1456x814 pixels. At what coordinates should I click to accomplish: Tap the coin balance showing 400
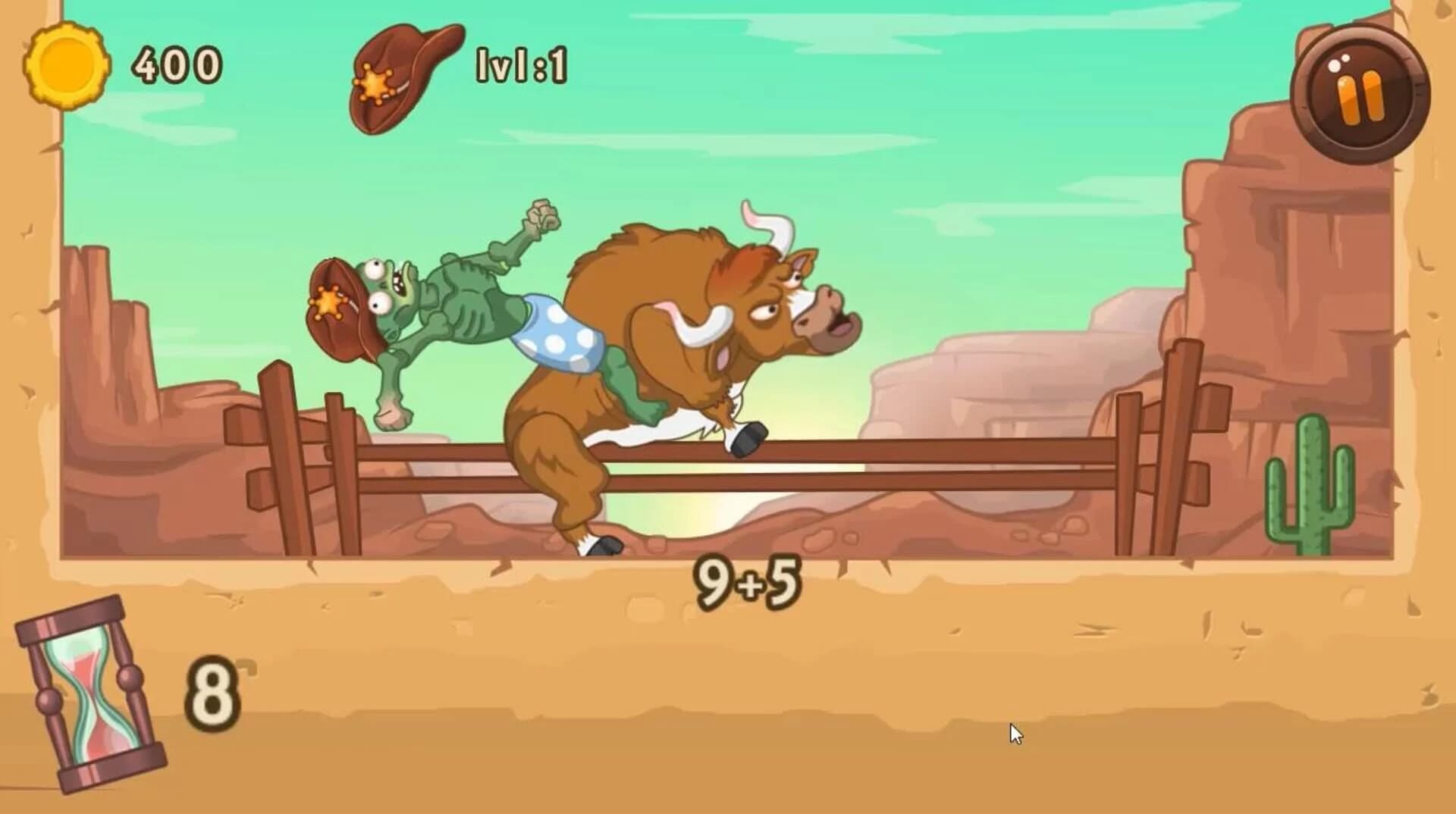pyautogui.click(x=178, y=64)
